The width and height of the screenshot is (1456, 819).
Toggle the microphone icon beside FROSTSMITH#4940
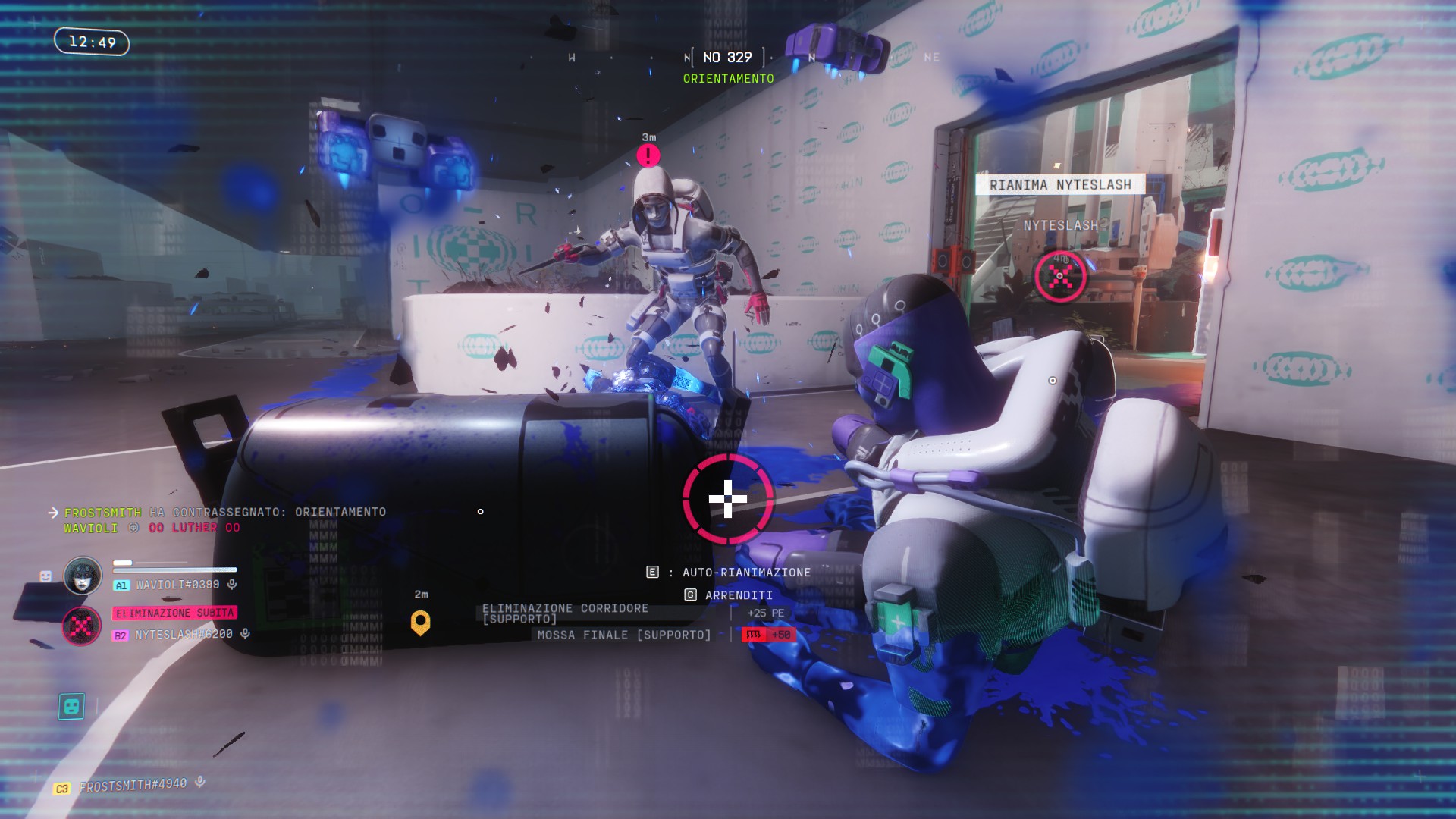tap(200, 781)
